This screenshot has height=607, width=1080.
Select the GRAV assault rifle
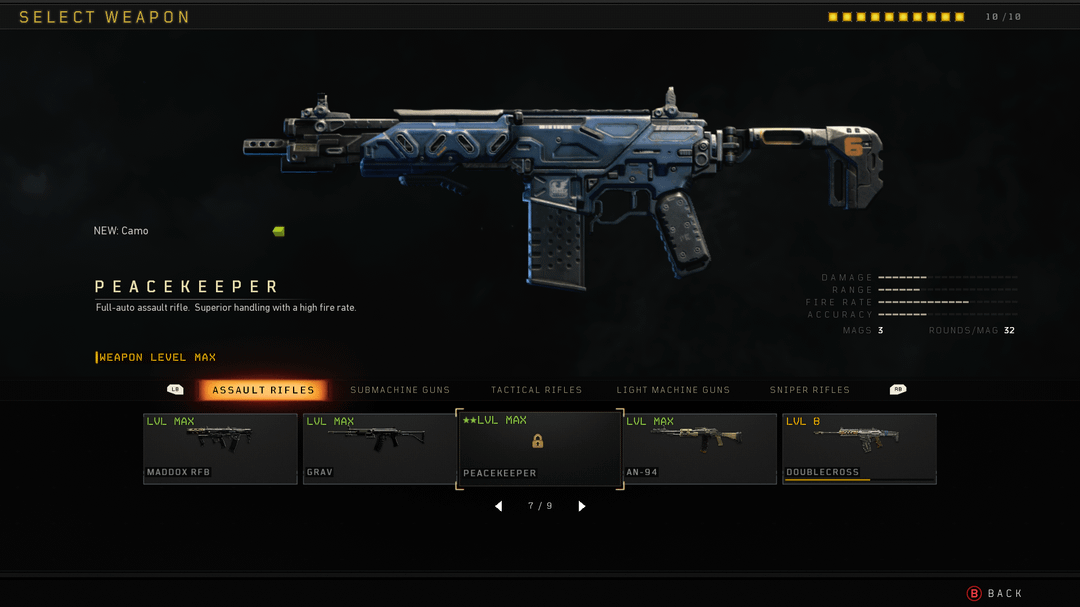click(x=380, y=448)
